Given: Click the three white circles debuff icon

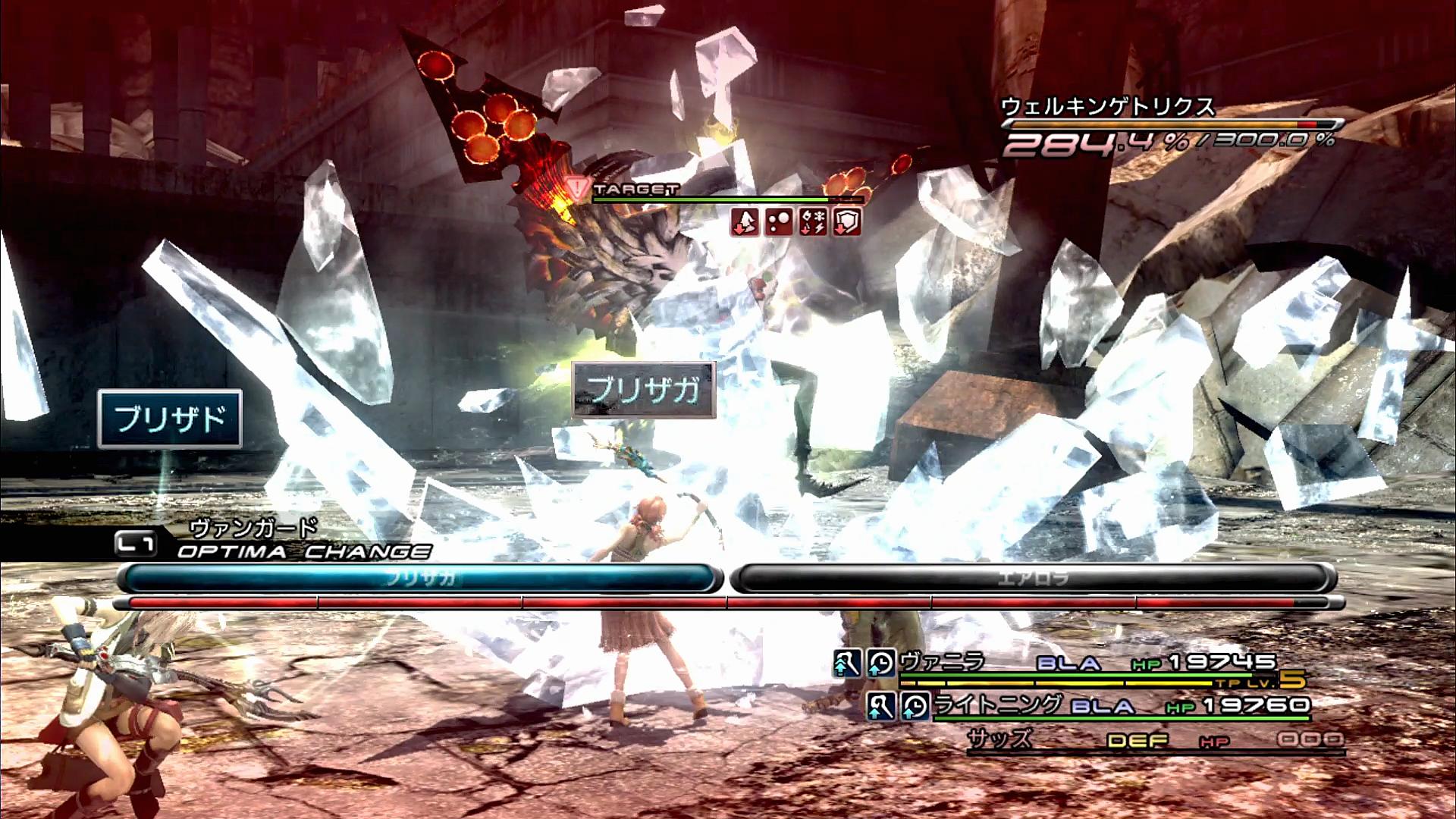Looking at the screenshot, I should pos(779,222).
